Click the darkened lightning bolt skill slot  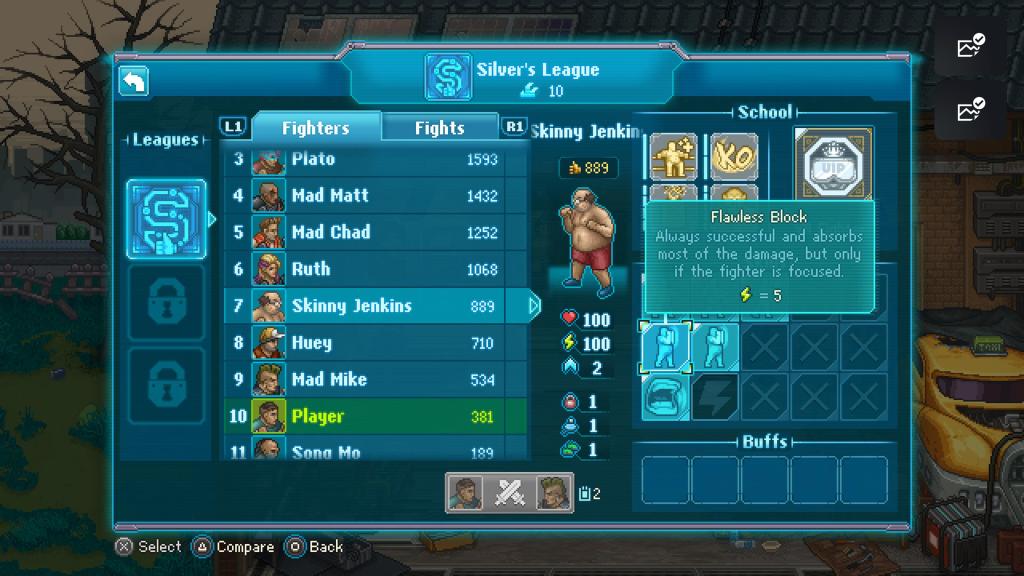point(715,396)
